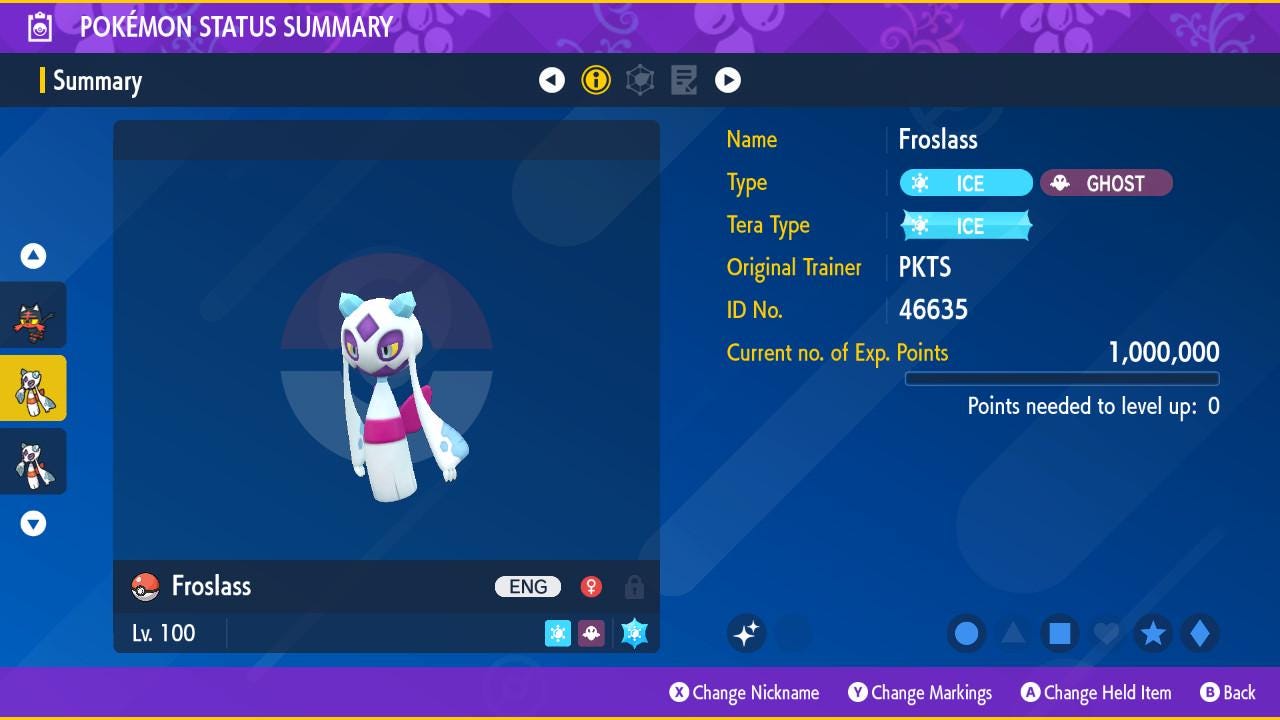The width and height of the screenshot is (1280, 720).
Task: Open the memo notes tab
Action: [x=684, y=80]
